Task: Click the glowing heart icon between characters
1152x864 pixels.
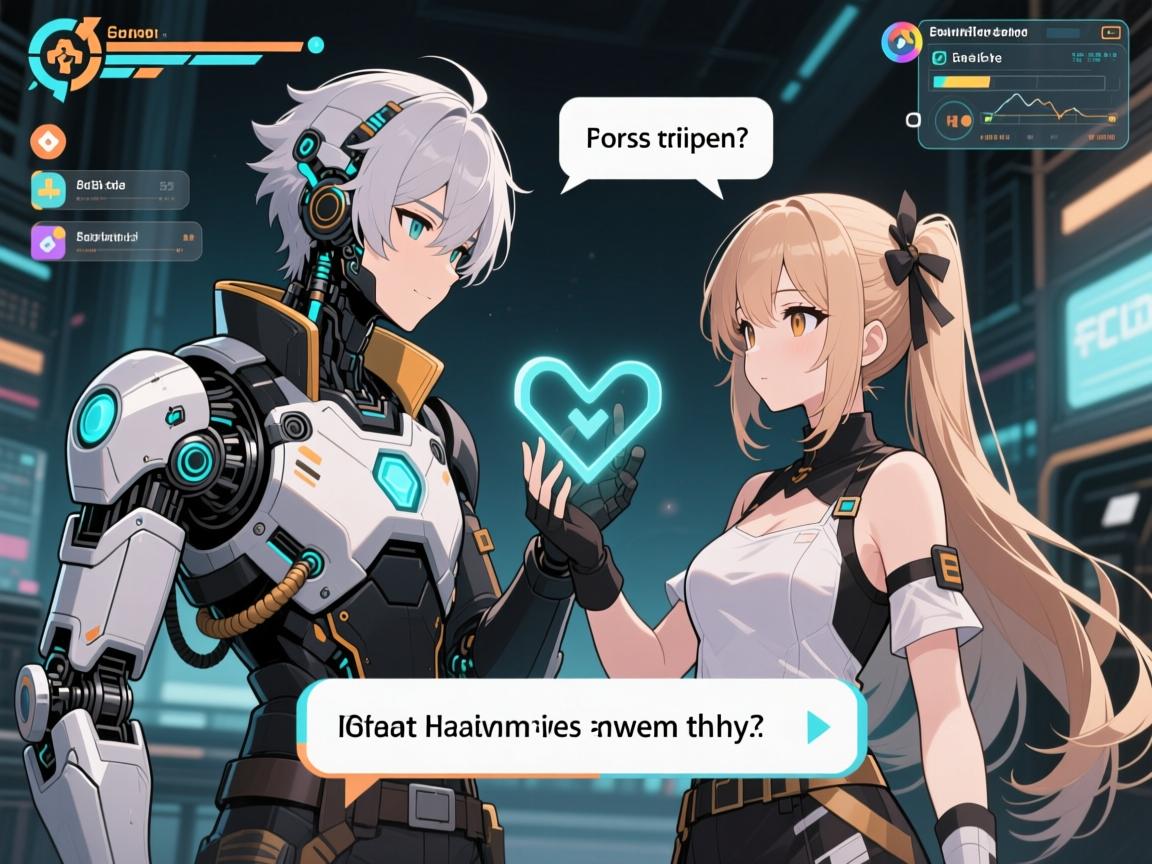Action: point(587,410)
